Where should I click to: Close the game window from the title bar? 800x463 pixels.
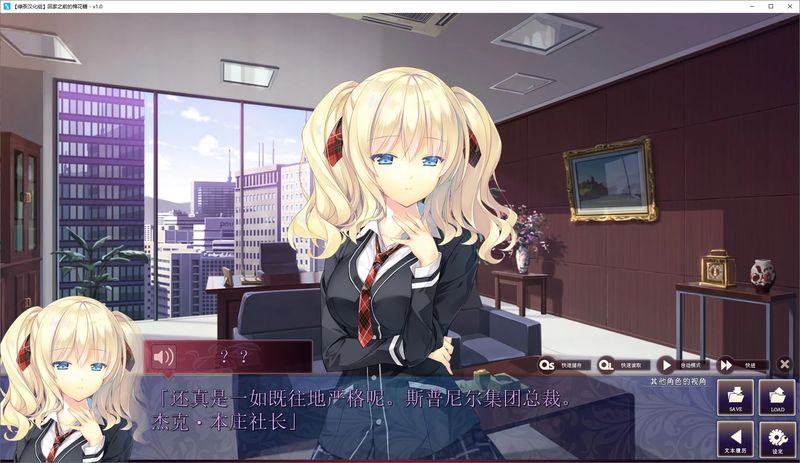pos(789,6)
